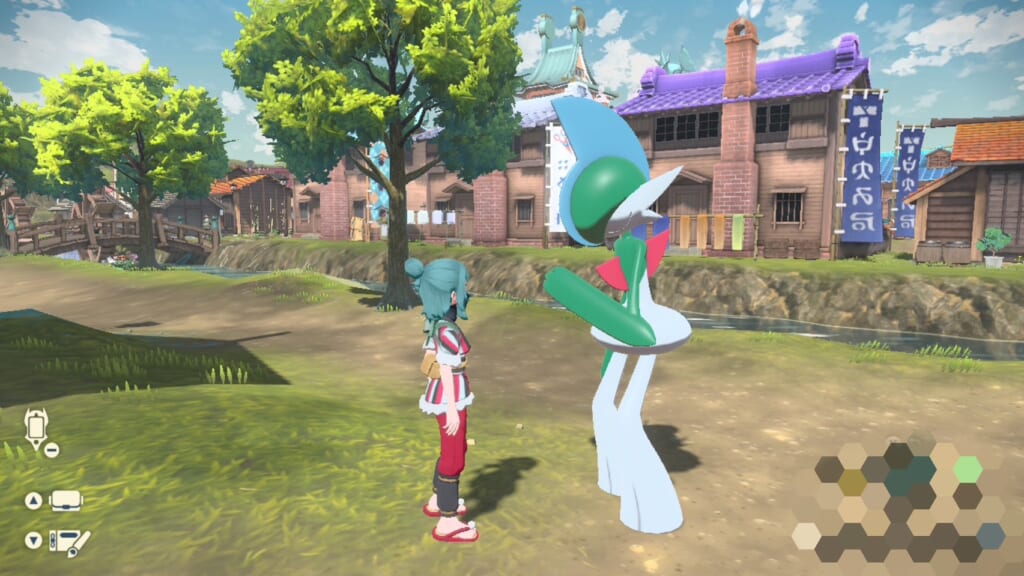Image resolution: width=1024 pixels, height=576 pixels.
Task: Open the Arc Phone map icon
Action: [36, 427]
